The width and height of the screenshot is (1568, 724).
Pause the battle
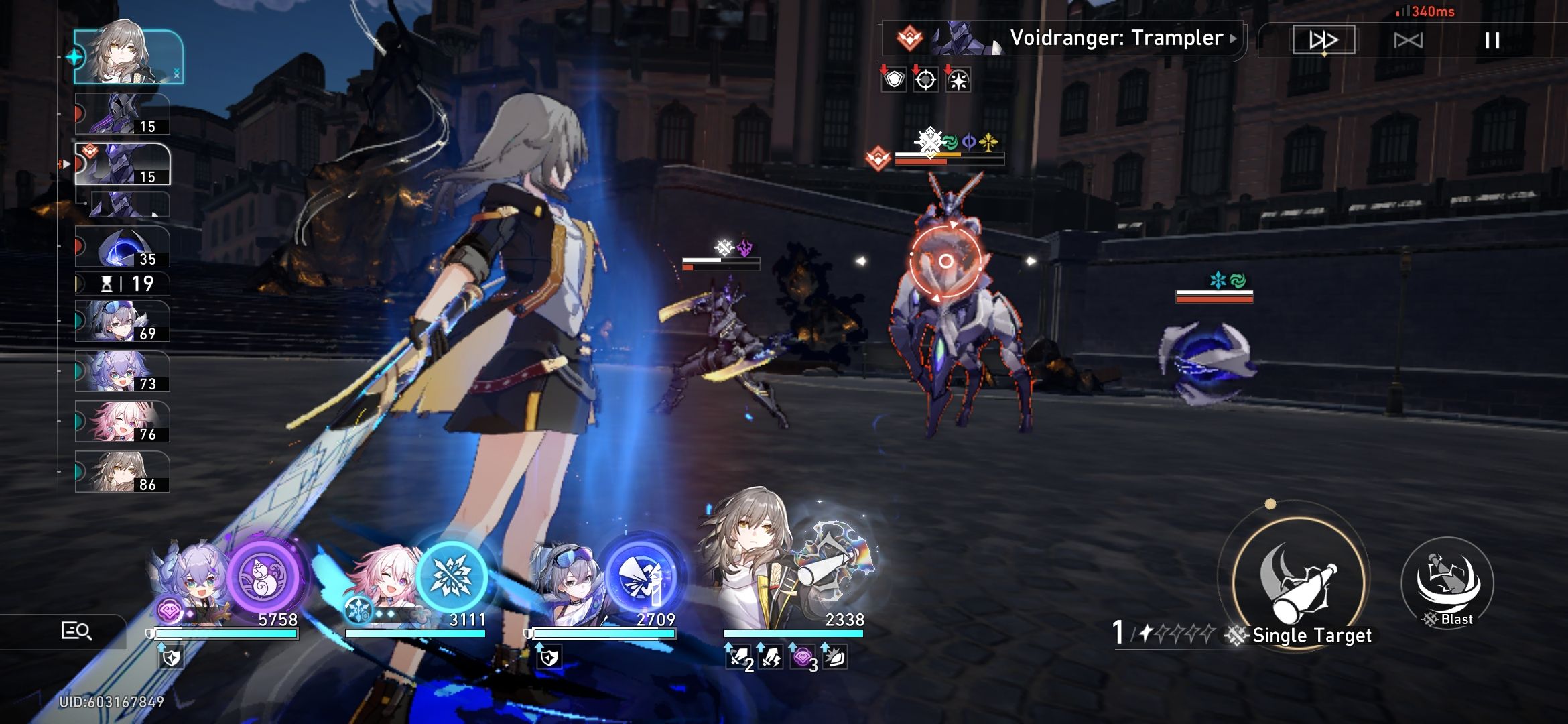[1491, 40]
